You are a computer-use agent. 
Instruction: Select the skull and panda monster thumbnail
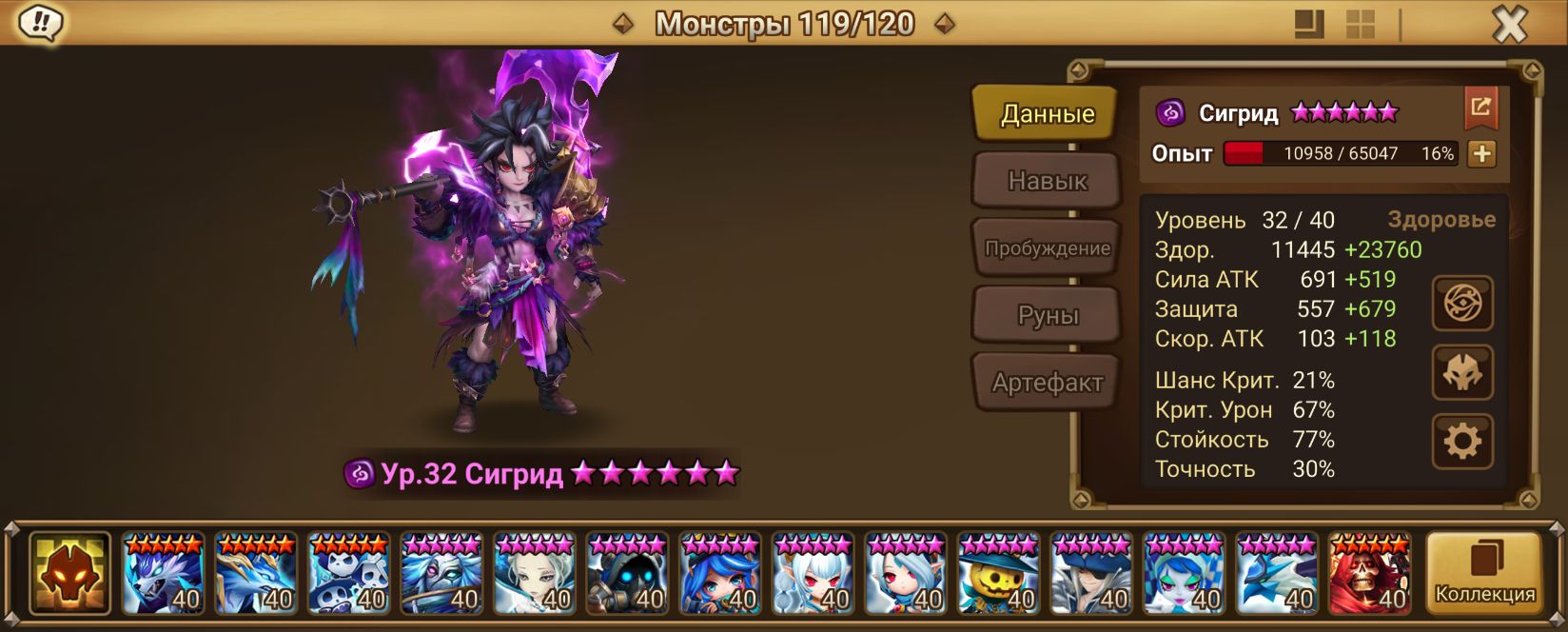click(348, 573)
